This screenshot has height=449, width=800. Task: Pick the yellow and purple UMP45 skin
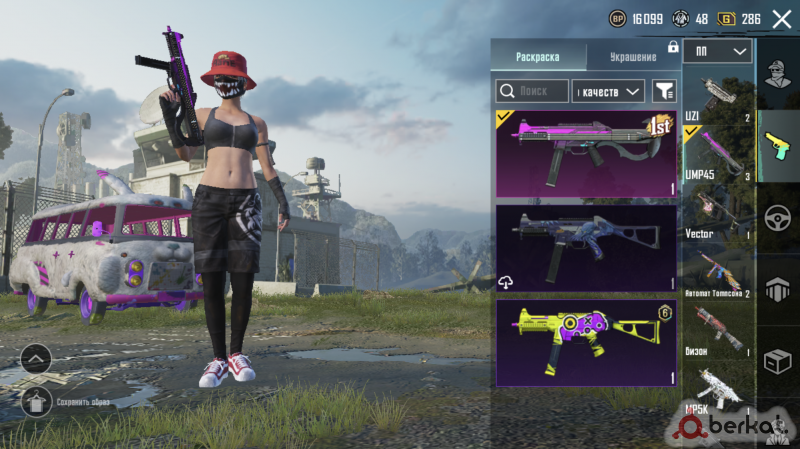coord(586,345)
